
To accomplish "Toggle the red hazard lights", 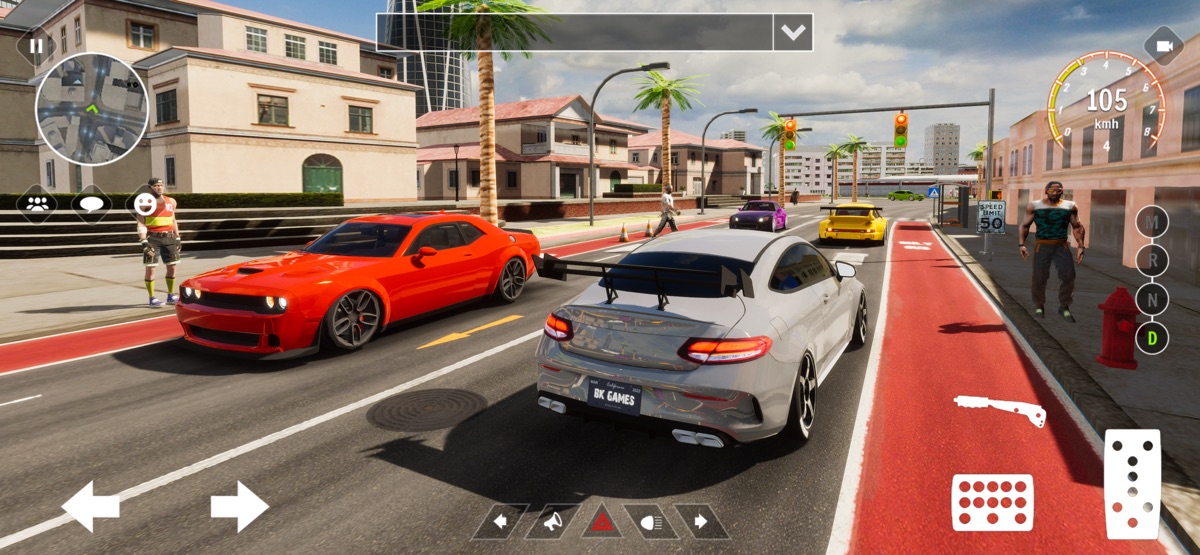I will click(602, 521).
